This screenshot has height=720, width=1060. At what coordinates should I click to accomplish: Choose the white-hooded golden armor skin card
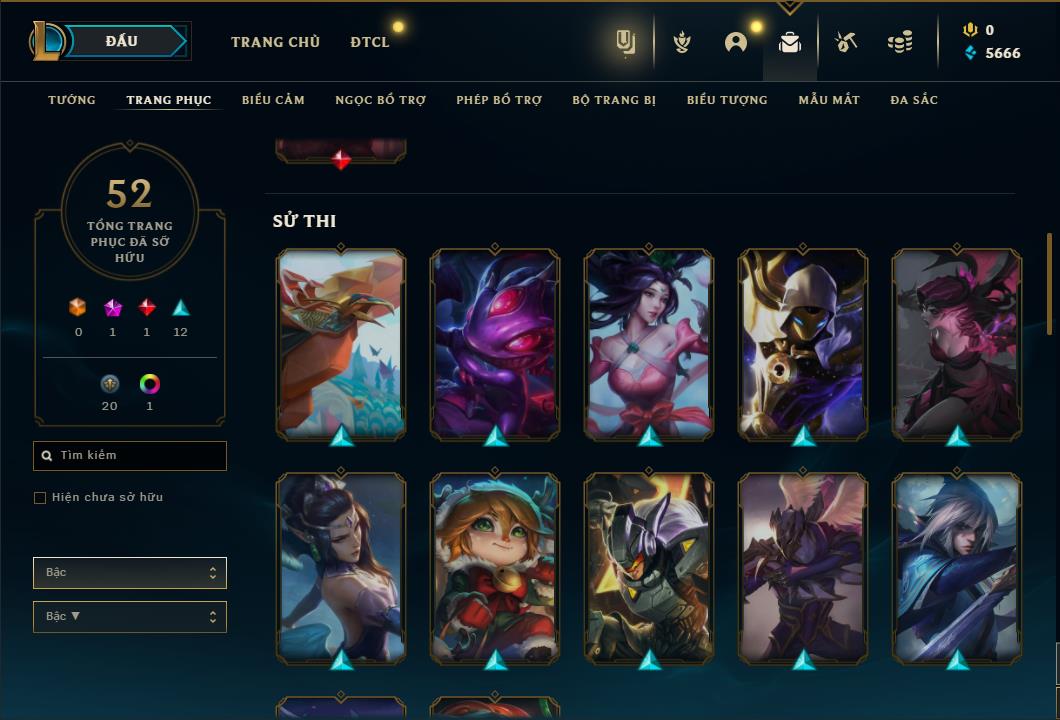(x=803, y=343)
